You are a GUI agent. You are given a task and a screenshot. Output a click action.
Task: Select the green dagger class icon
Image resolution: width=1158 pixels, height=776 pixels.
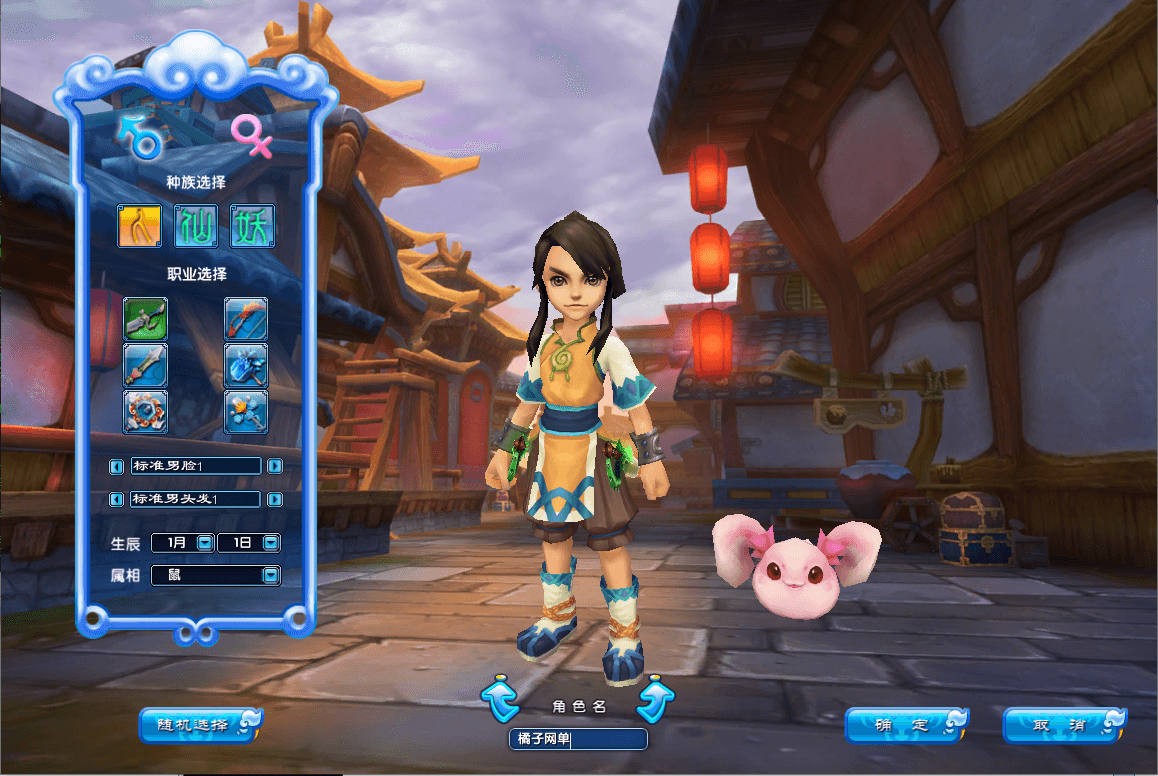[x=146, y=319]
